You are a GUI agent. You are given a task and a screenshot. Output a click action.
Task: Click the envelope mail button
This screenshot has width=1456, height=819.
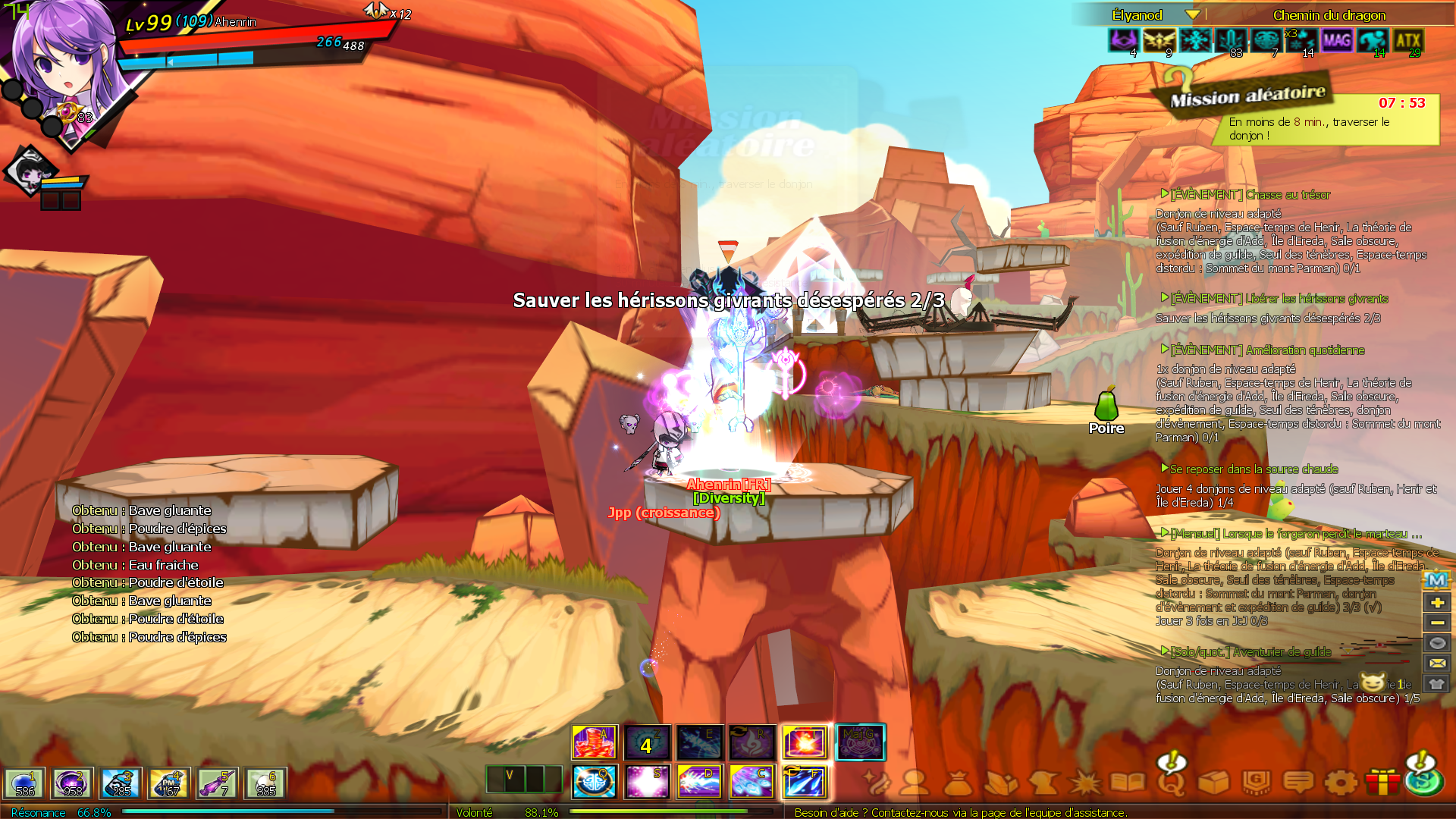coord(1436,663)
